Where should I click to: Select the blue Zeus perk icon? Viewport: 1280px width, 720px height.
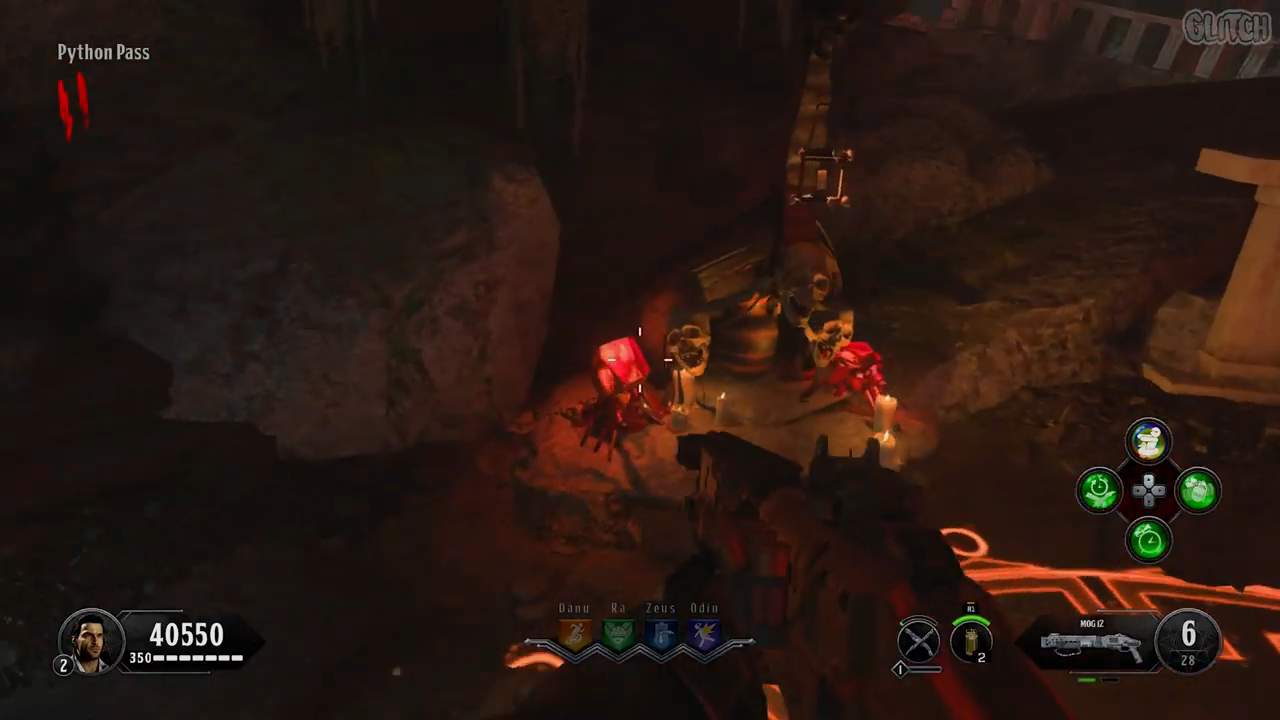(x=661, y=634)
